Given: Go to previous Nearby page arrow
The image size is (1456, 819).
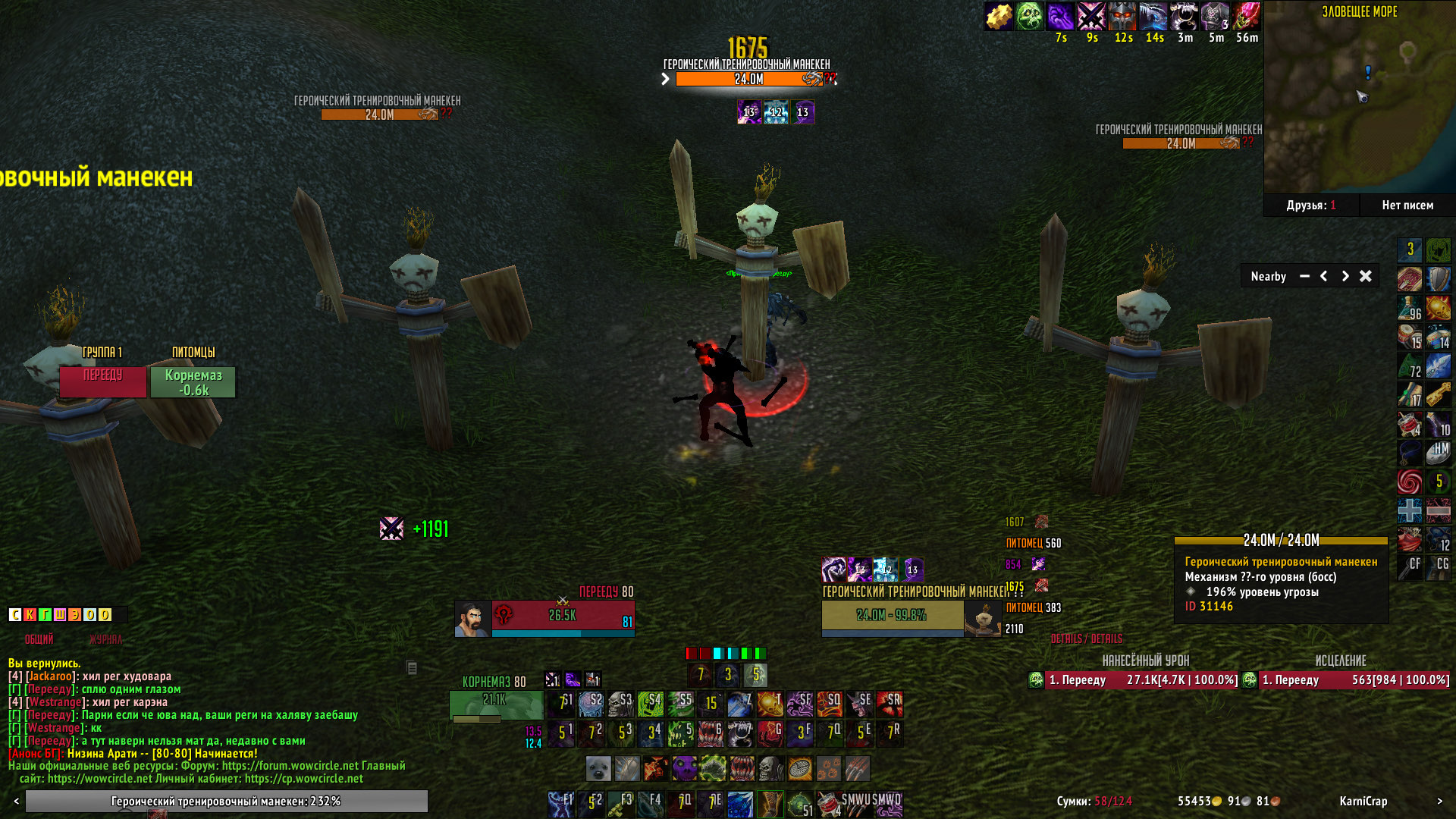Looking at the screenshot, I should 1324,276.
